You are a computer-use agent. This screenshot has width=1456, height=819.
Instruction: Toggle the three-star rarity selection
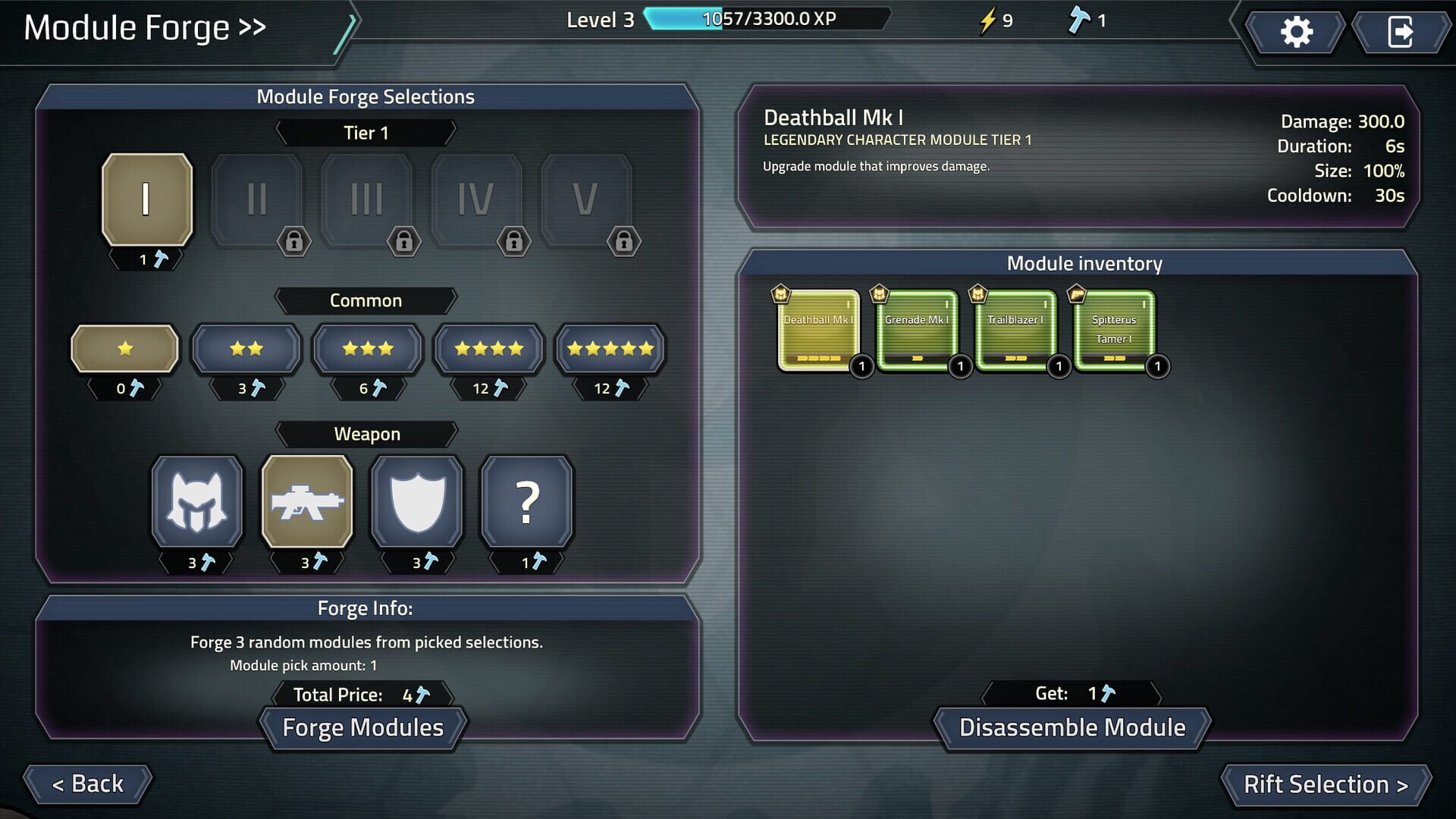367,349
